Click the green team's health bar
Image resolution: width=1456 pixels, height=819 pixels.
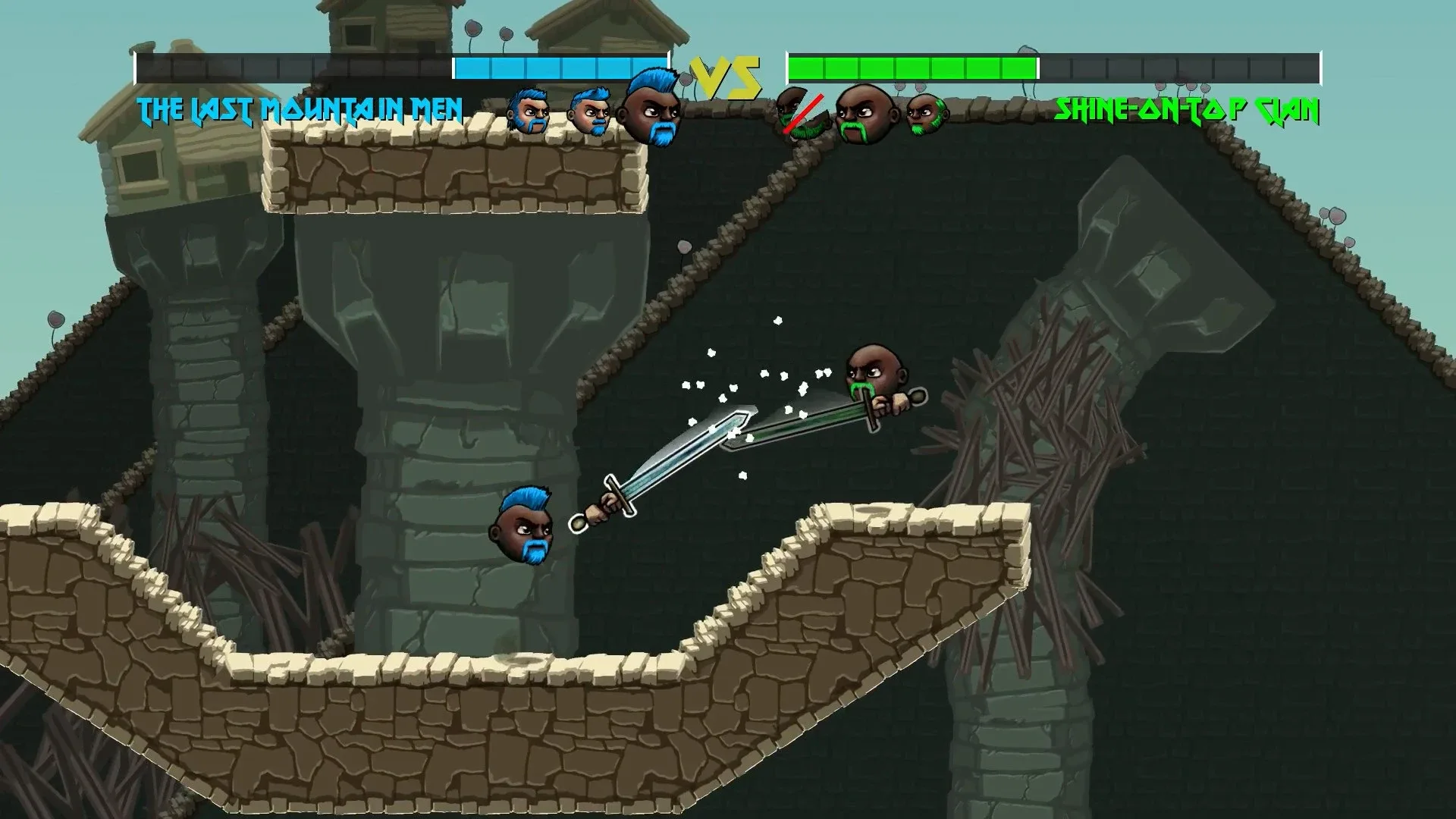pos(910,67)
